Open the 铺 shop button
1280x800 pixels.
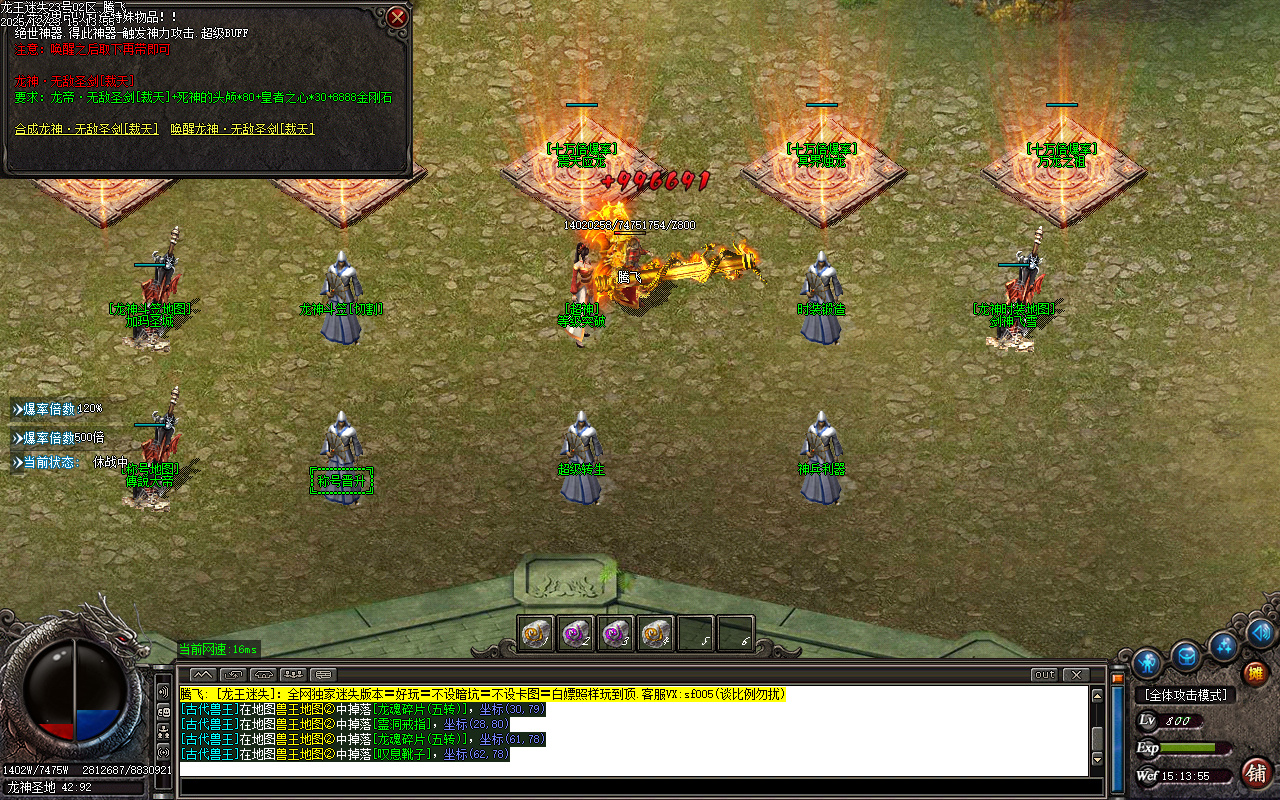(x=1256, y=772)
